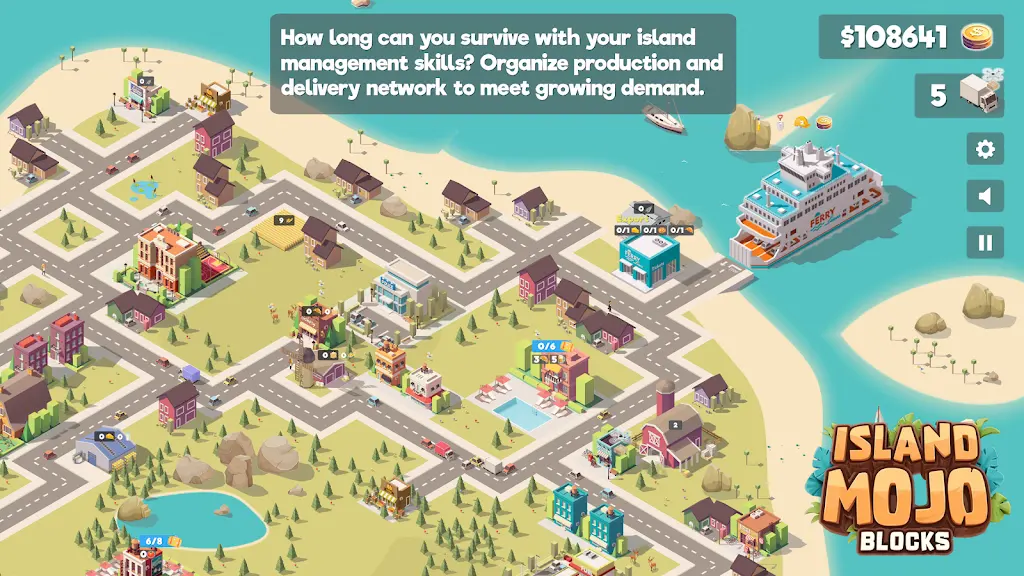Open the gear settings button

tap(985, 150)
